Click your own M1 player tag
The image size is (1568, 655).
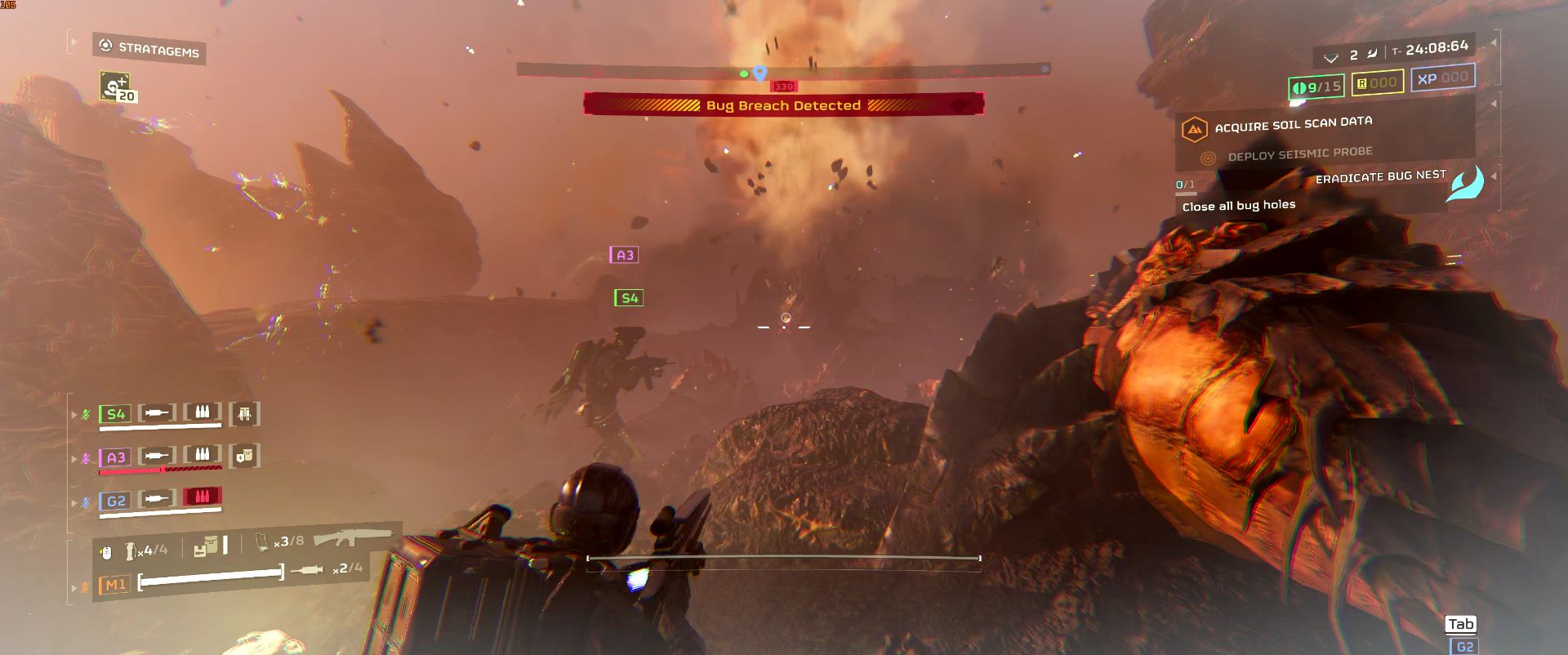[114, 585]
